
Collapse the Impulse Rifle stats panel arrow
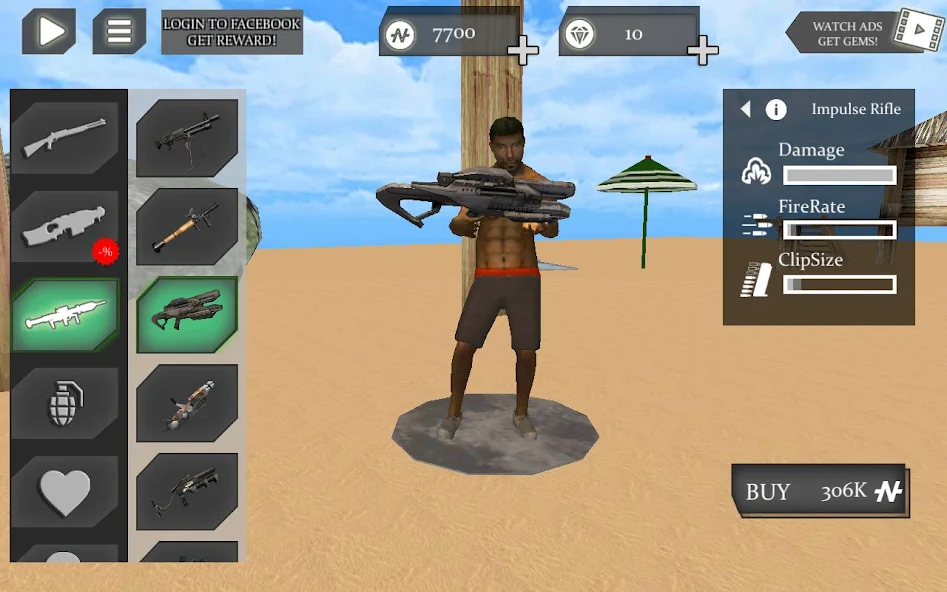point(745,109)
